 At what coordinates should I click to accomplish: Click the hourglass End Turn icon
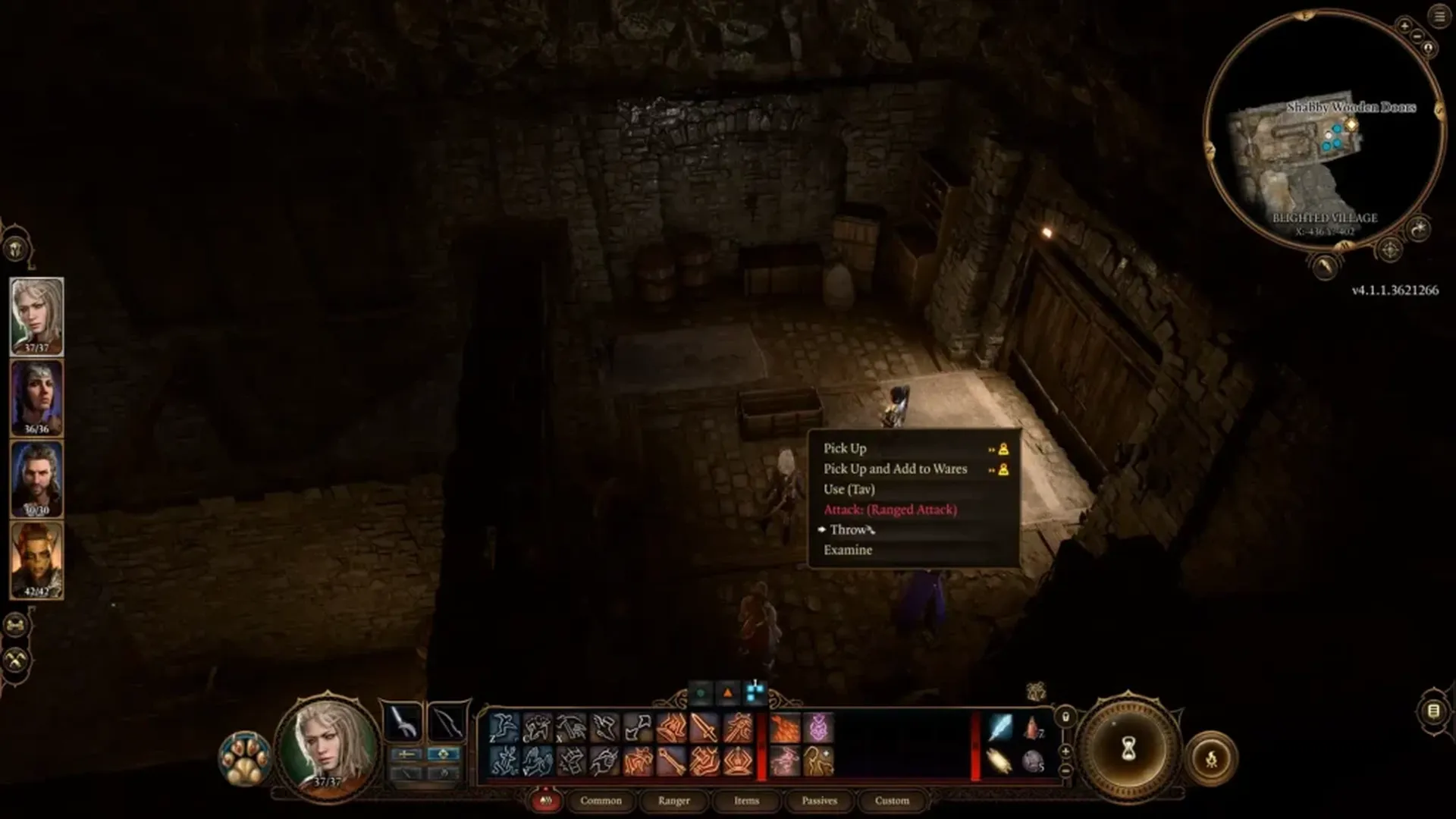1128,748
